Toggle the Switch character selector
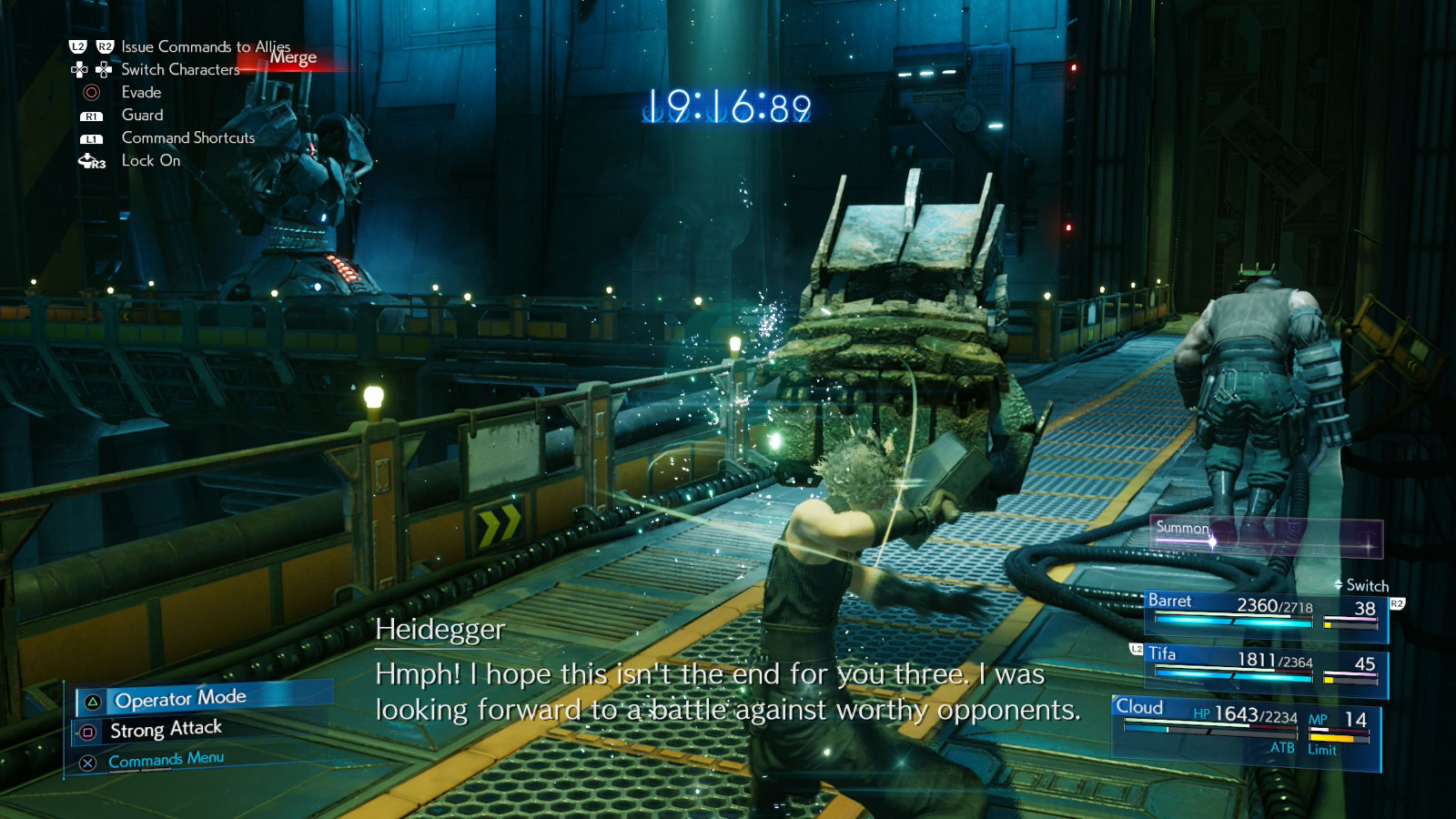 tap(1361, 586)
